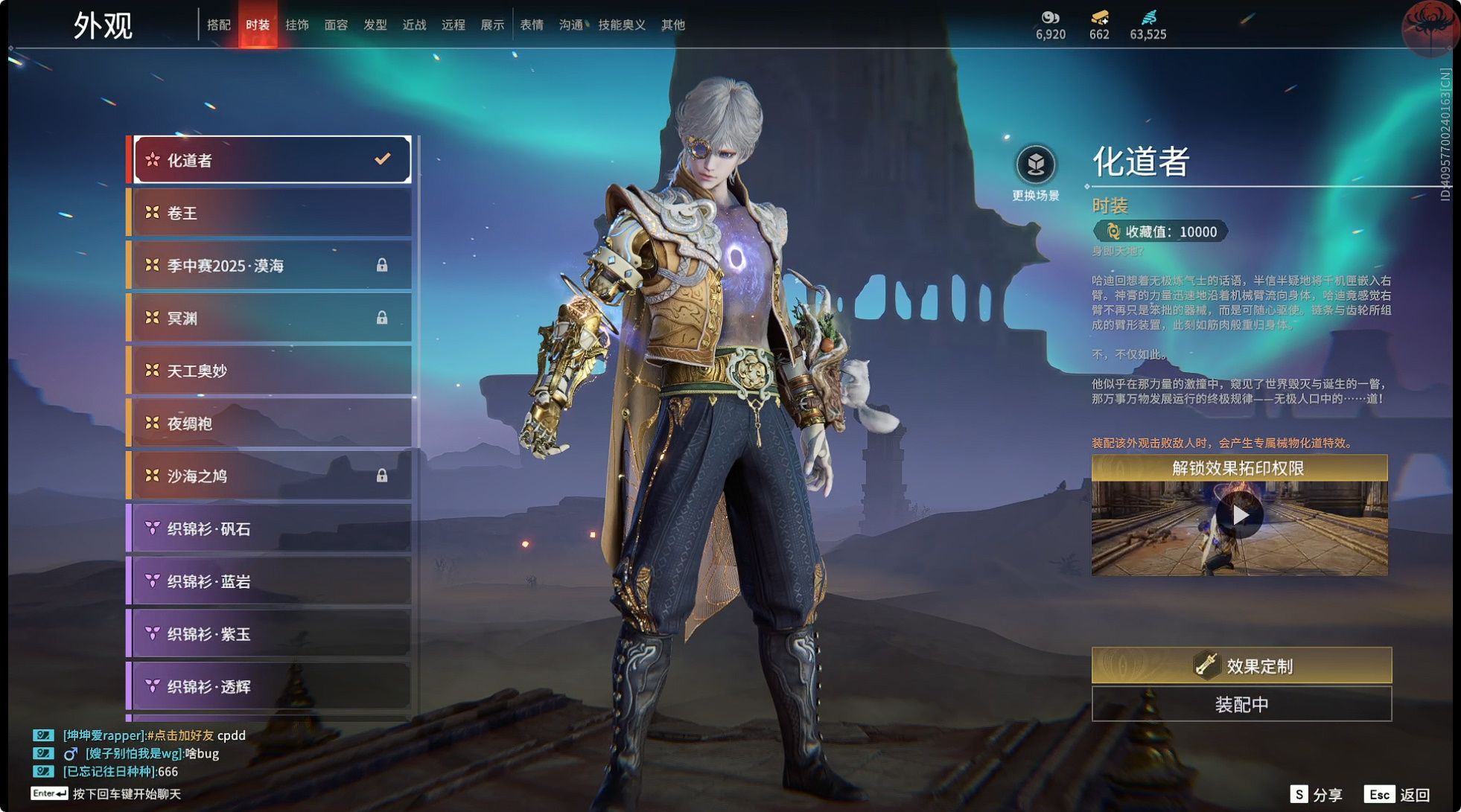Switch to the 搭配 tab

[218, 25]
